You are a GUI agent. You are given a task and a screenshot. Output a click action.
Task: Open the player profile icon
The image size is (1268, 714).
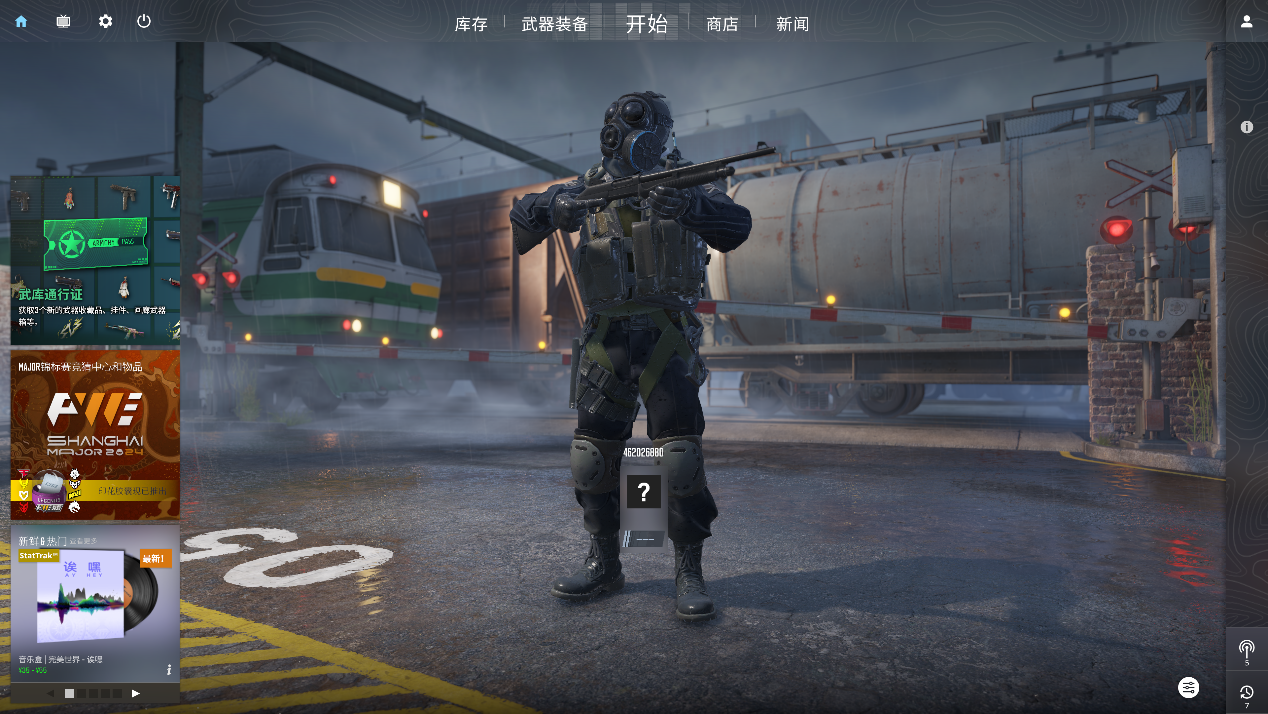[1246, 21]
